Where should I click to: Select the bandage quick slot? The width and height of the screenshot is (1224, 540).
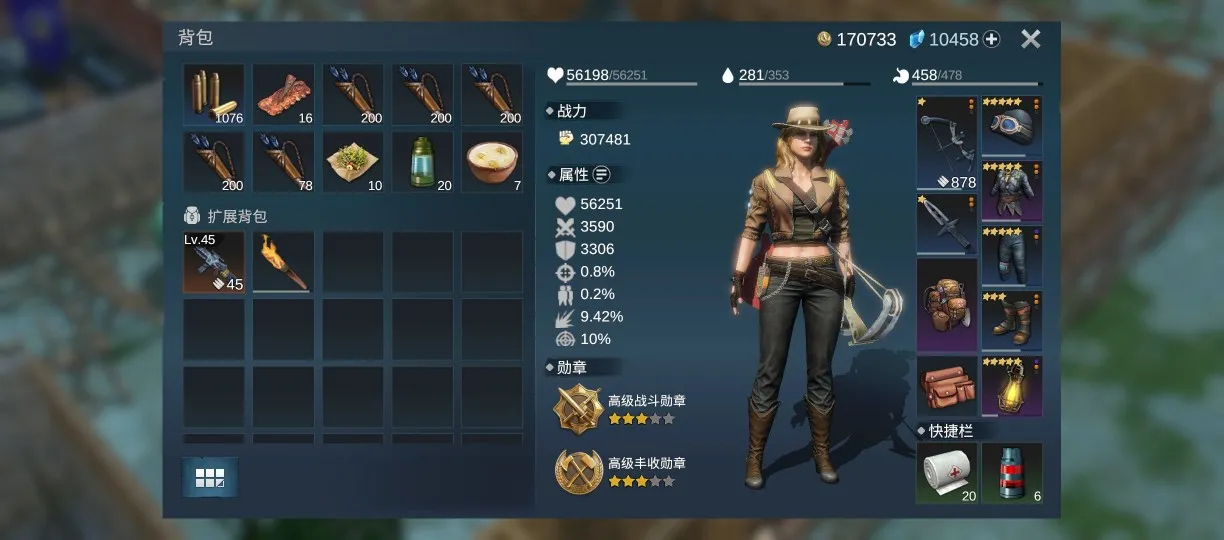946,473
